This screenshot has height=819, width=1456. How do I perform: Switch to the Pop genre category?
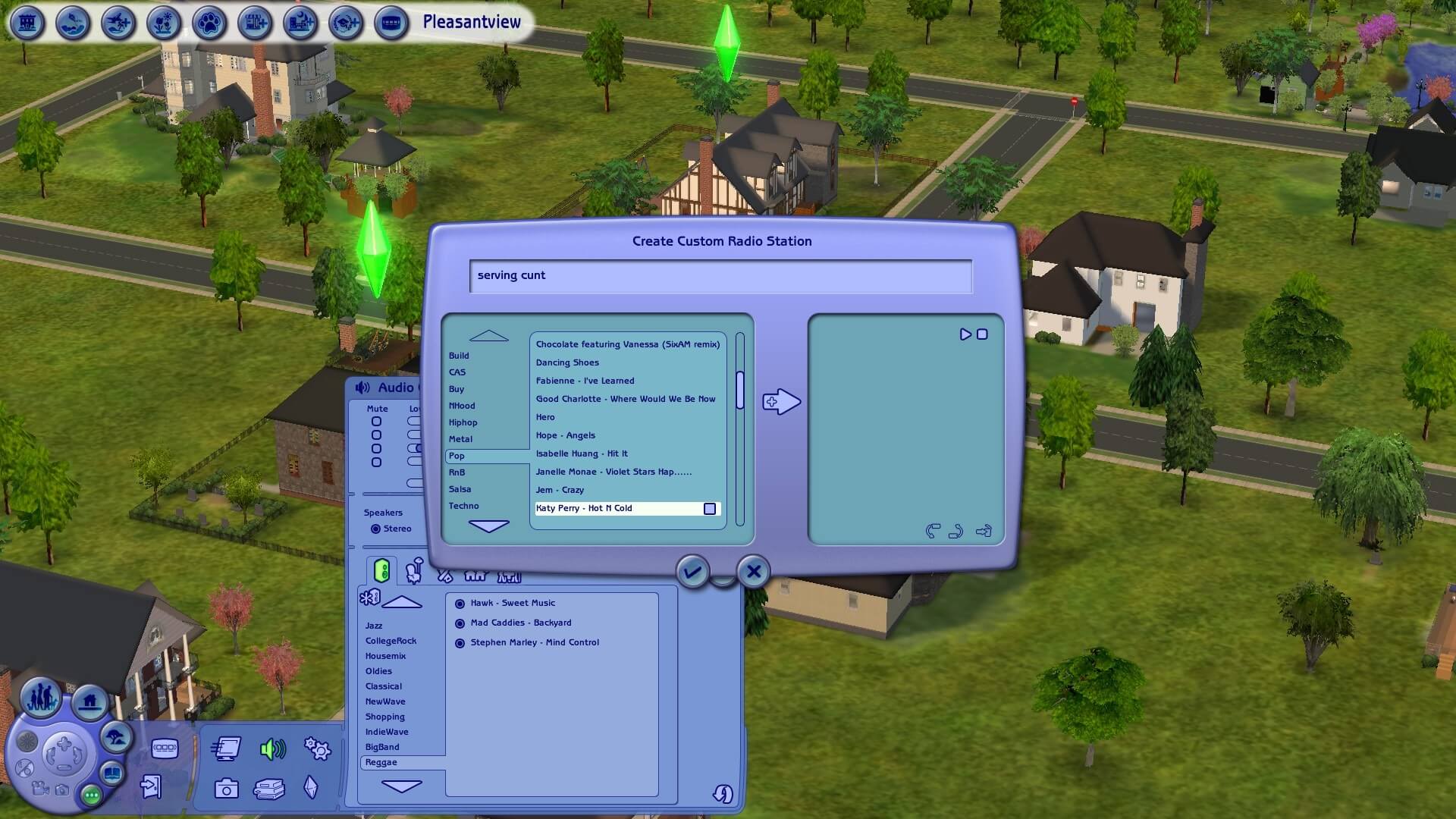[457, 456]
